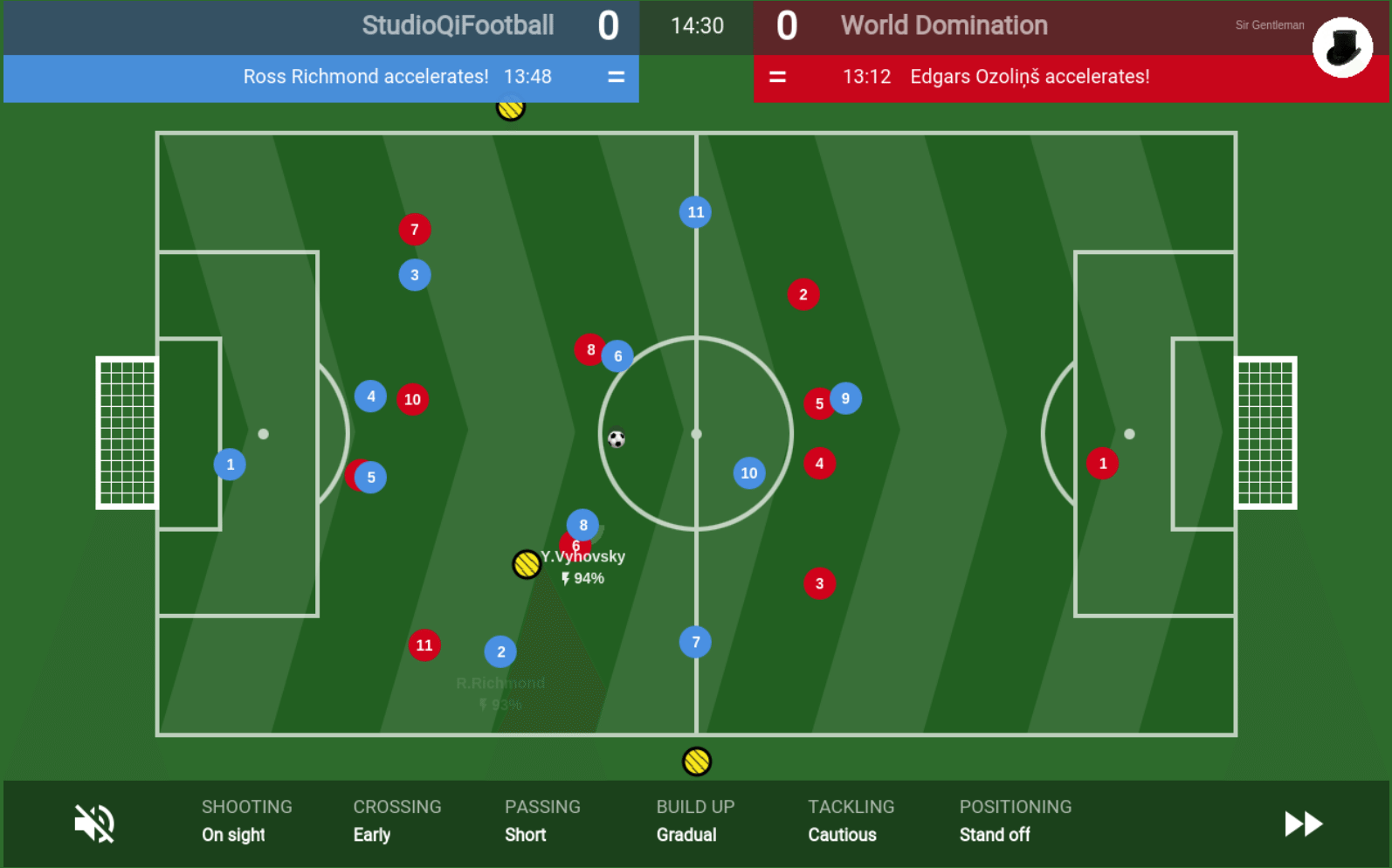Unmute the match sound icon
This screenshot has width=1392, height=868.
tap(93, 822)
